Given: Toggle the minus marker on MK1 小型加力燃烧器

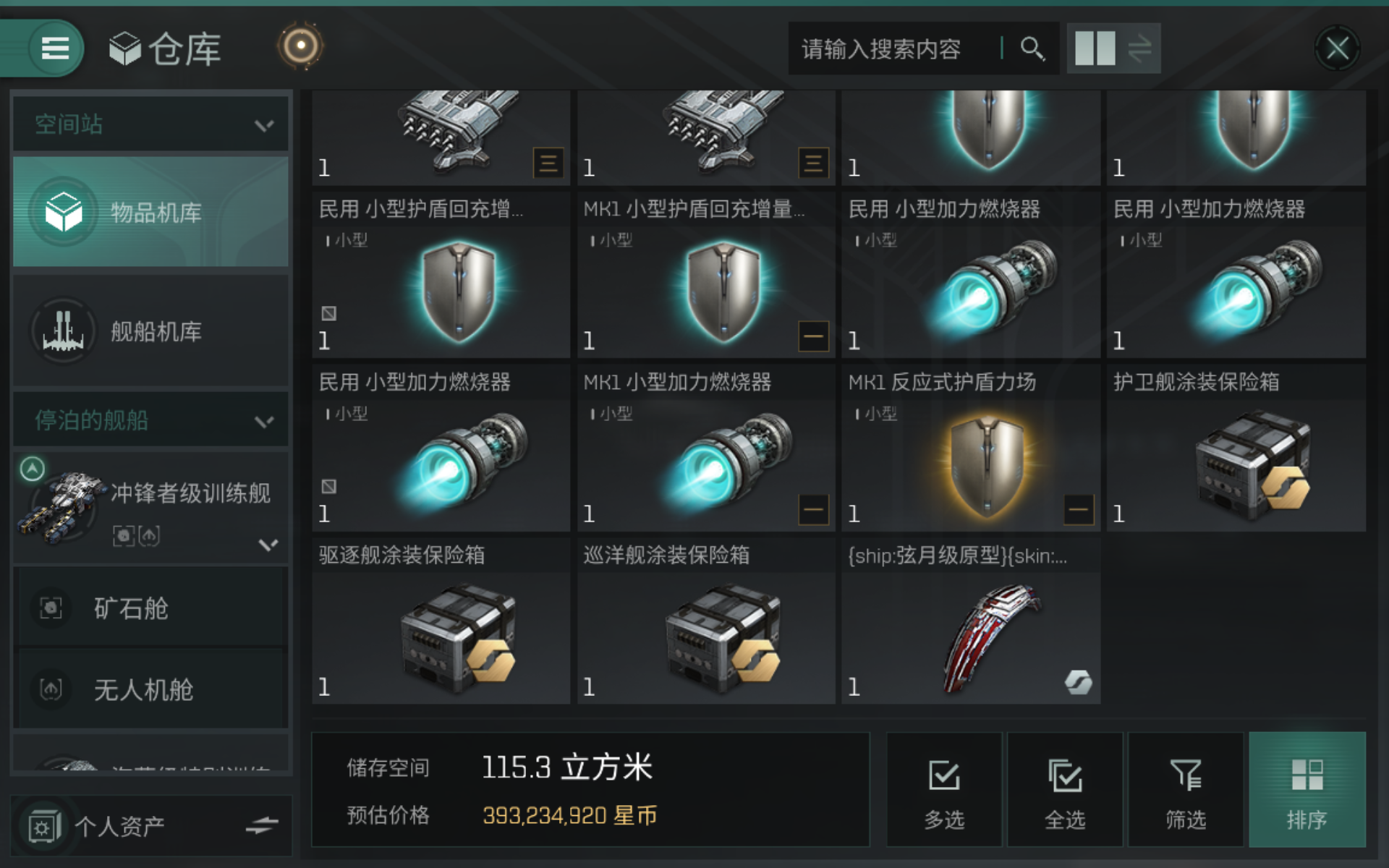Looking at the screenshot, I should [x=813, y=509].
